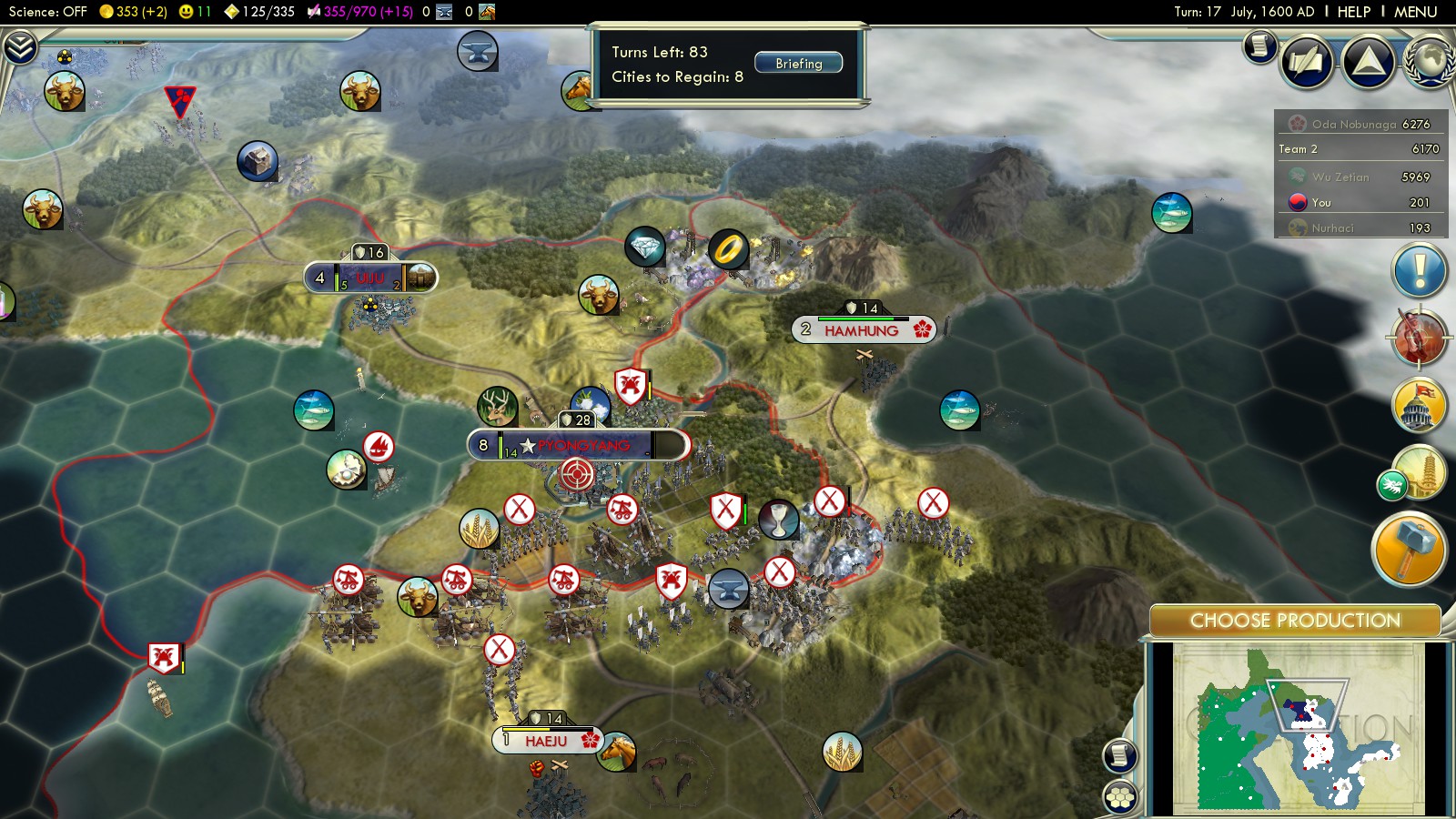Viewport: 1456px width, 819px height.
Task: Open the pagoda wonder notification
Action: (x=1419, y=472)
